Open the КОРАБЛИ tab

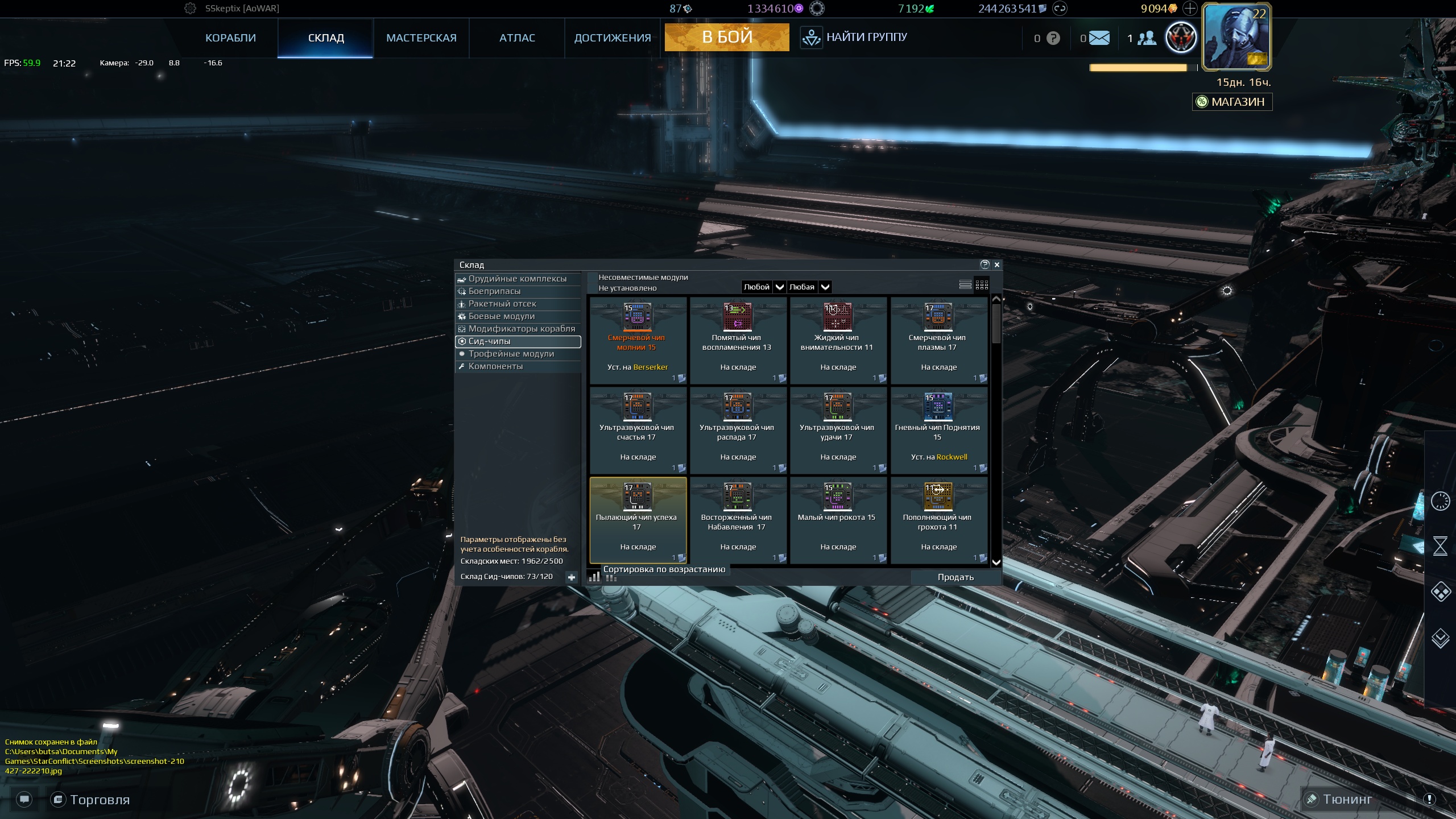click(230, 38)
